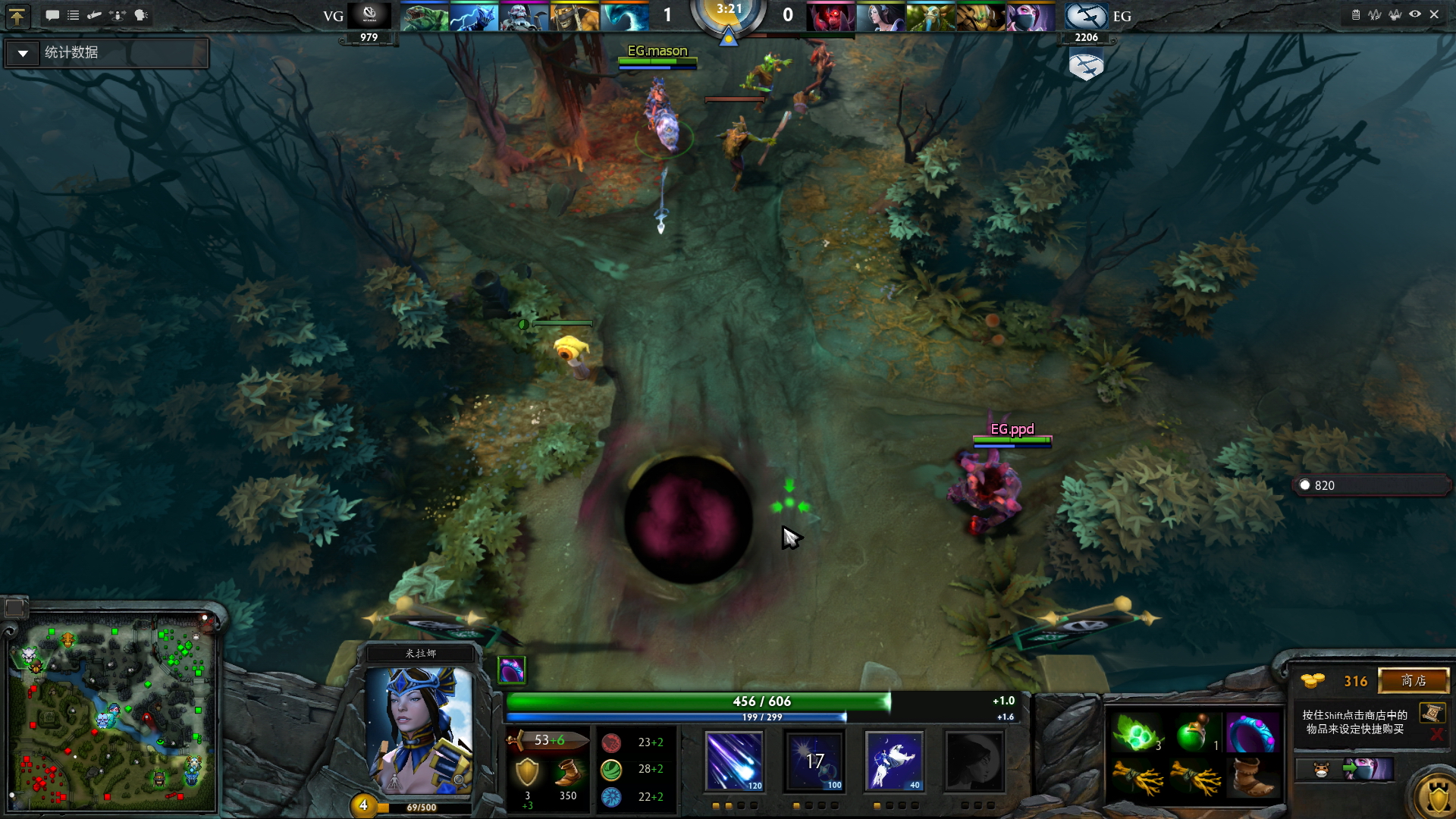Select Mirana portrait in the top bar
The height and width of the screenshot is (819, 1456).
click(x=881, y=16)
